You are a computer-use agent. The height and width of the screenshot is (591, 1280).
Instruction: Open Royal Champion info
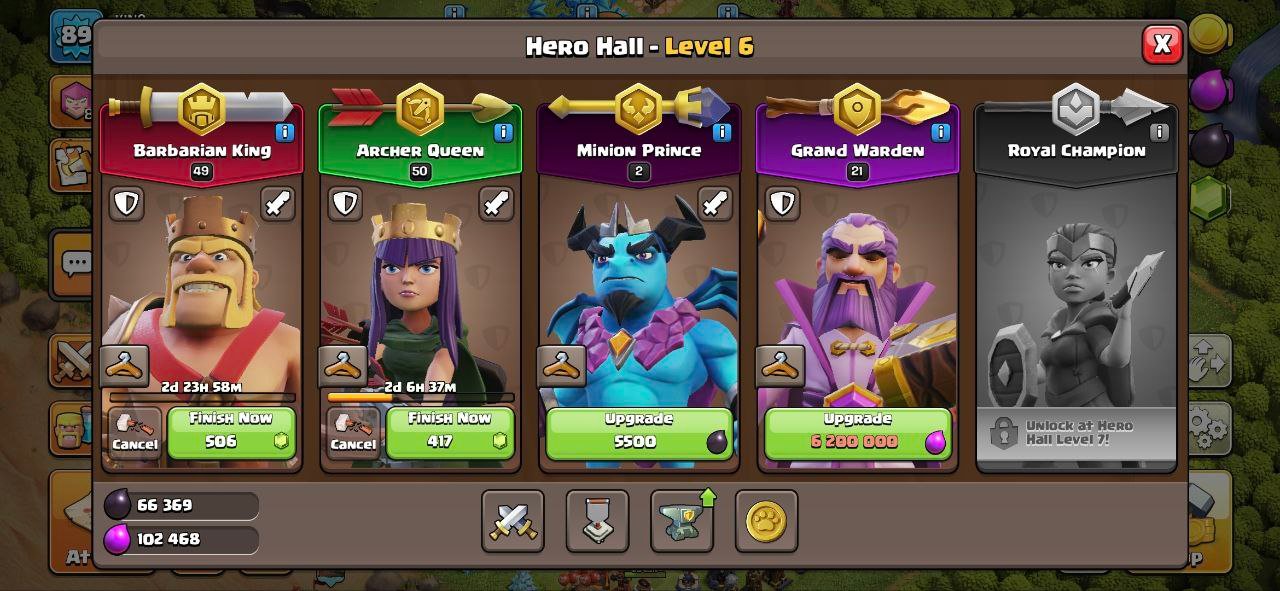click(1159, 132)
